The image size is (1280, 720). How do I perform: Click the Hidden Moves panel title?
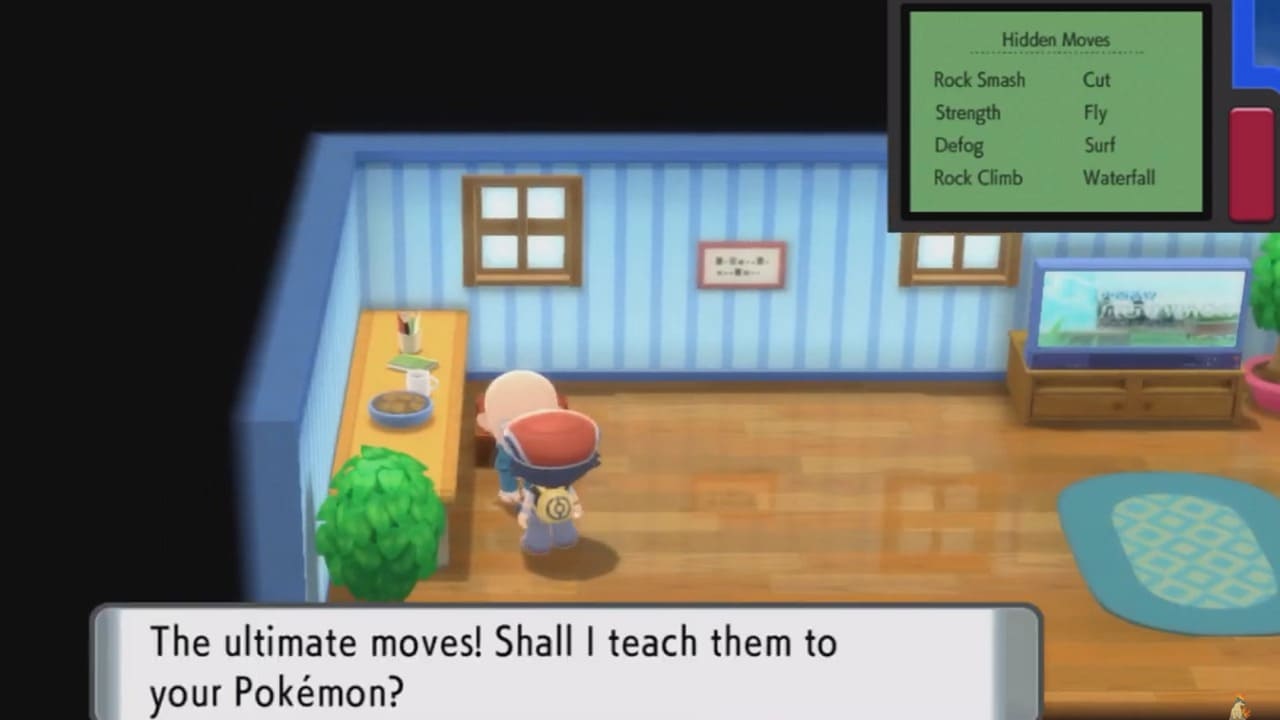pyautogui.click(x=1055, y=40)
